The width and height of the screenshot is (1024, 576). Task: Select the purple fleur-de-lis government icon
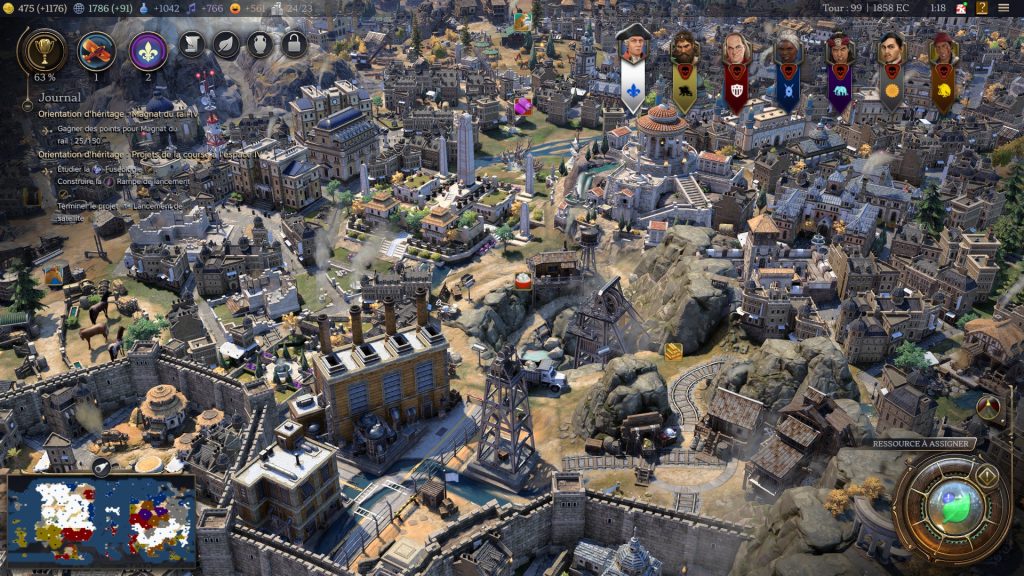[148, 50]
